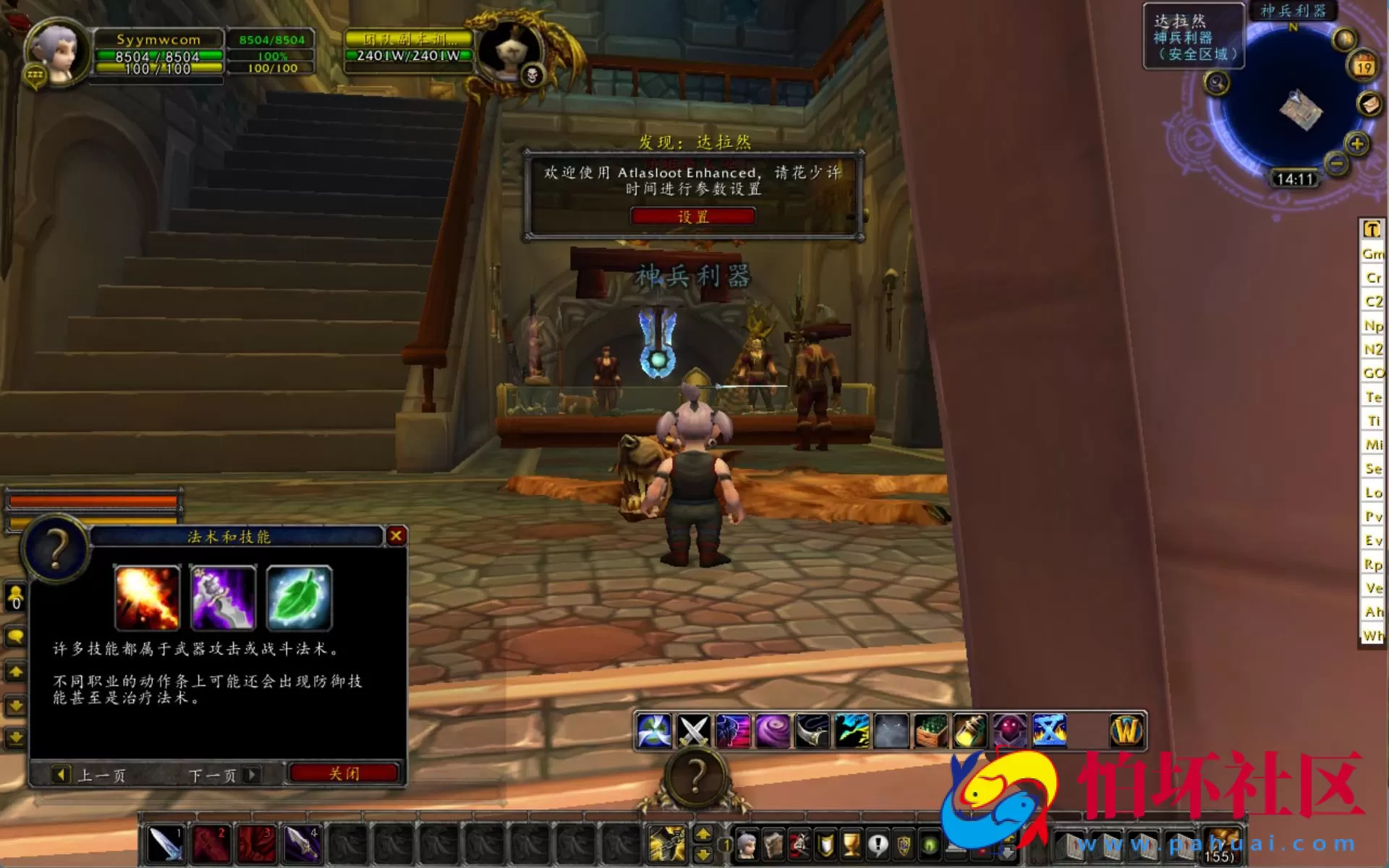Click the purple vortex spell icon on the action bar

point(773,731)
